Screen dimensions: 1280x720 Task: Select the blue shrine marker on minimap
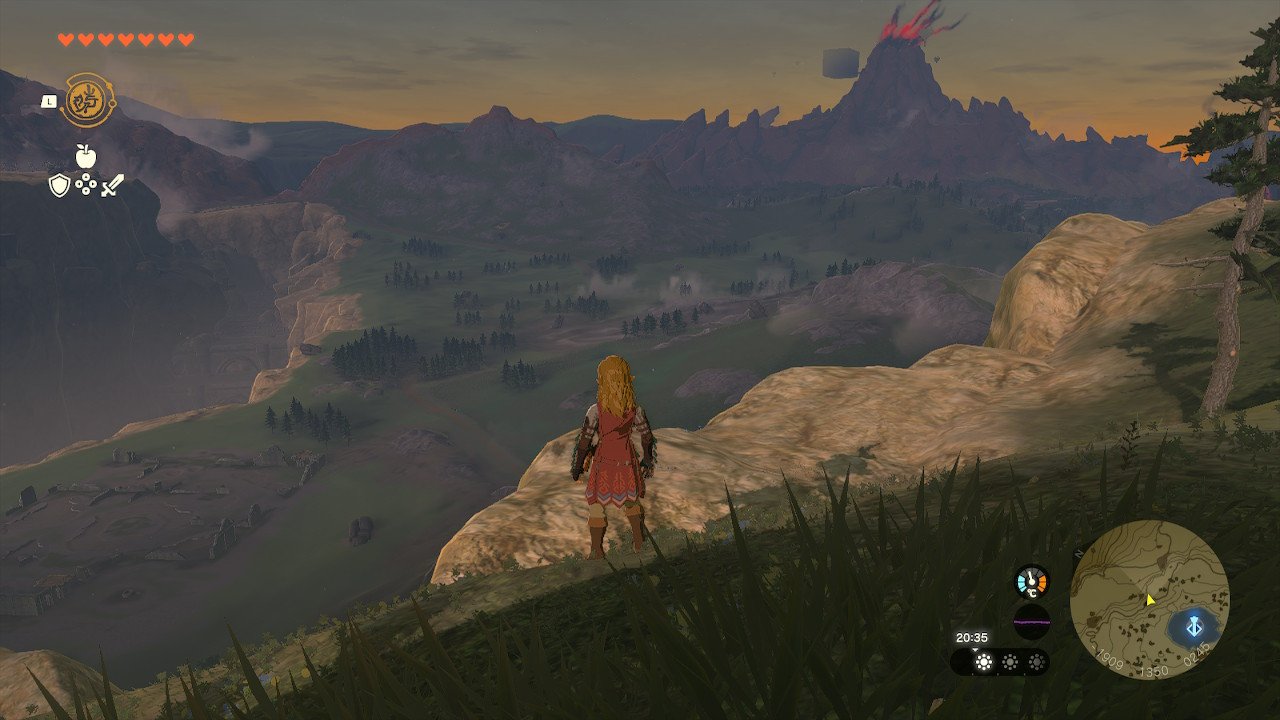(x=1193, y=628)
